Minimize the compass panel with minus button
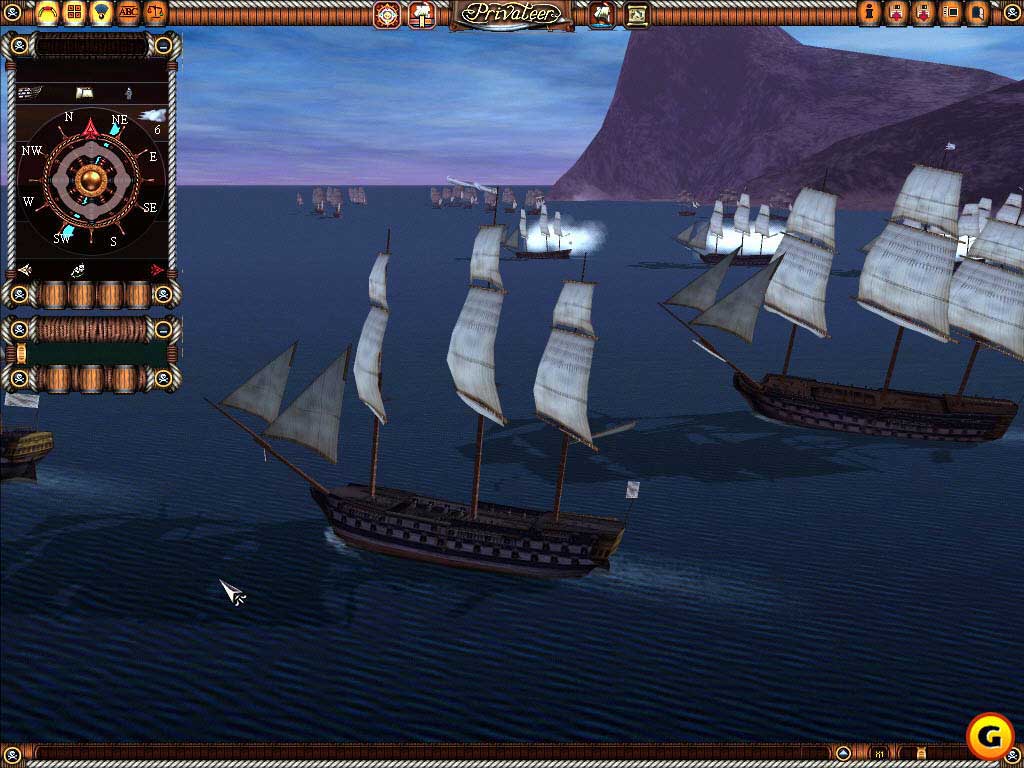This screenshot has height=768, width=1024. point(164,45)
